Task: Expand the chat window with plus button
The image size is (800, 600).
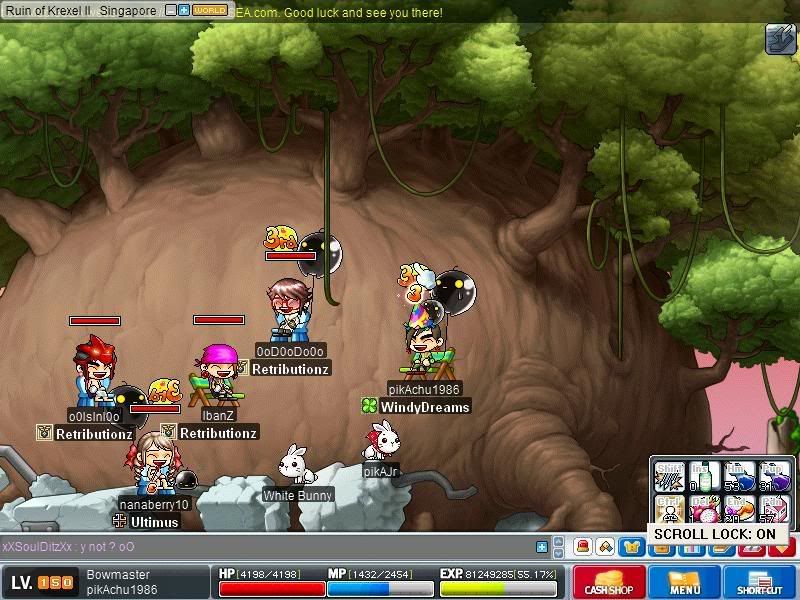Action: pyautogui.click(x=542, y=547)
